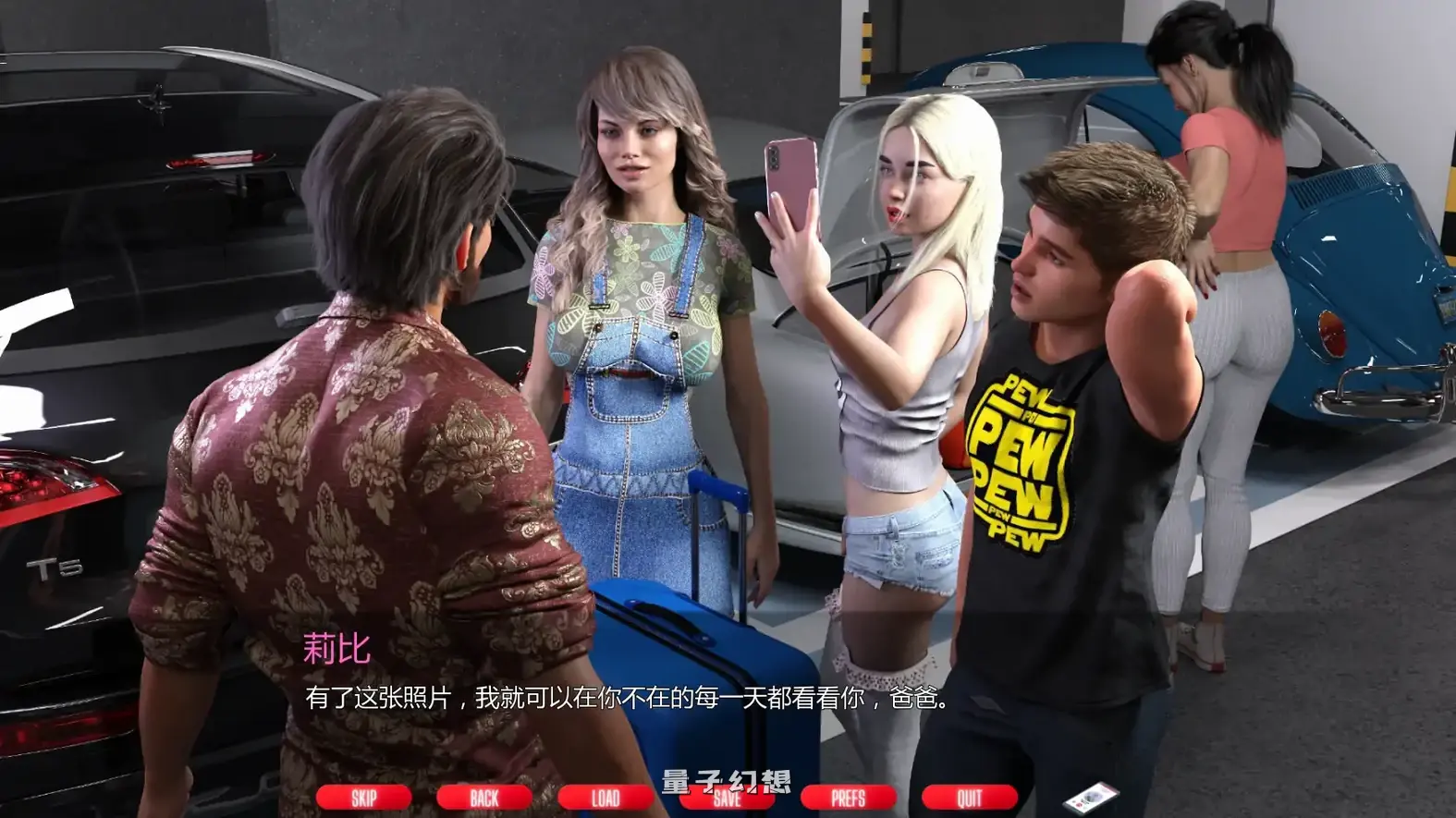Quit the game with QUIT button

[969, 798]
